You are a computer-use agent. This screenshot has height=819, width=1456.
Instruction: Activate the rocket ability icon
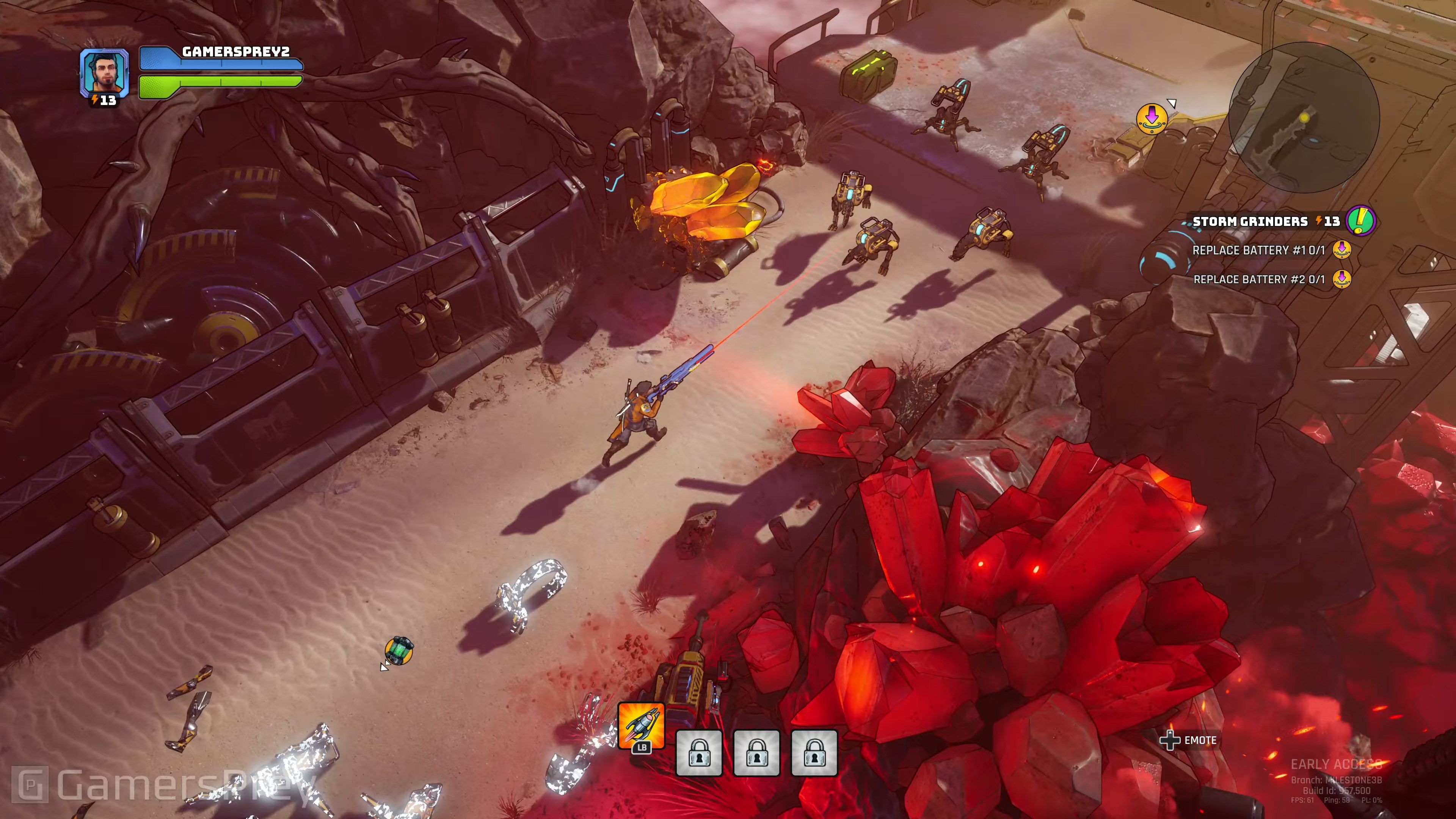click(641, 726)
